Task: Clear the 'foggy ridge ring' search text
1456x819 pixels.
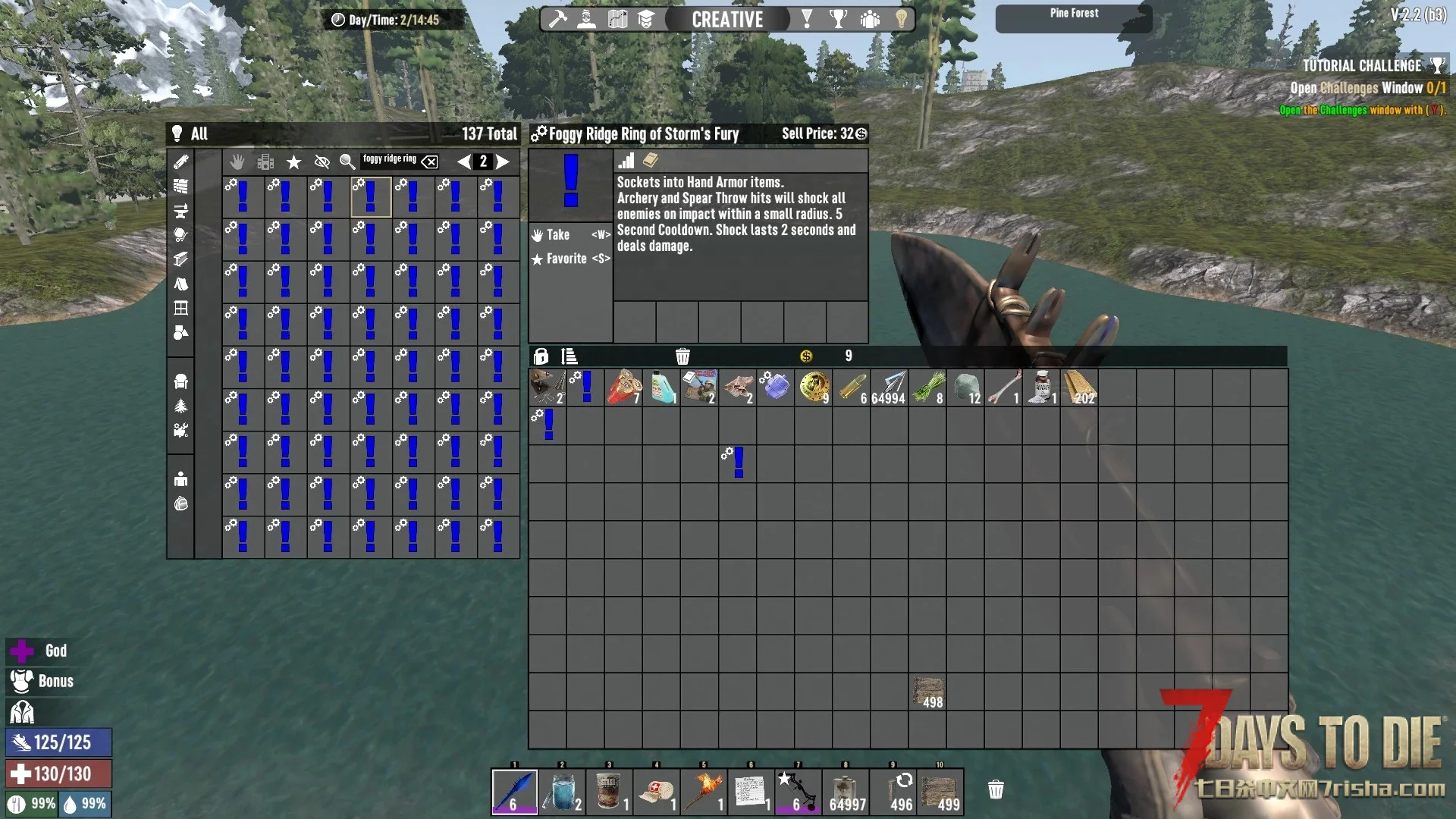Action: click(x=430, y=162)
